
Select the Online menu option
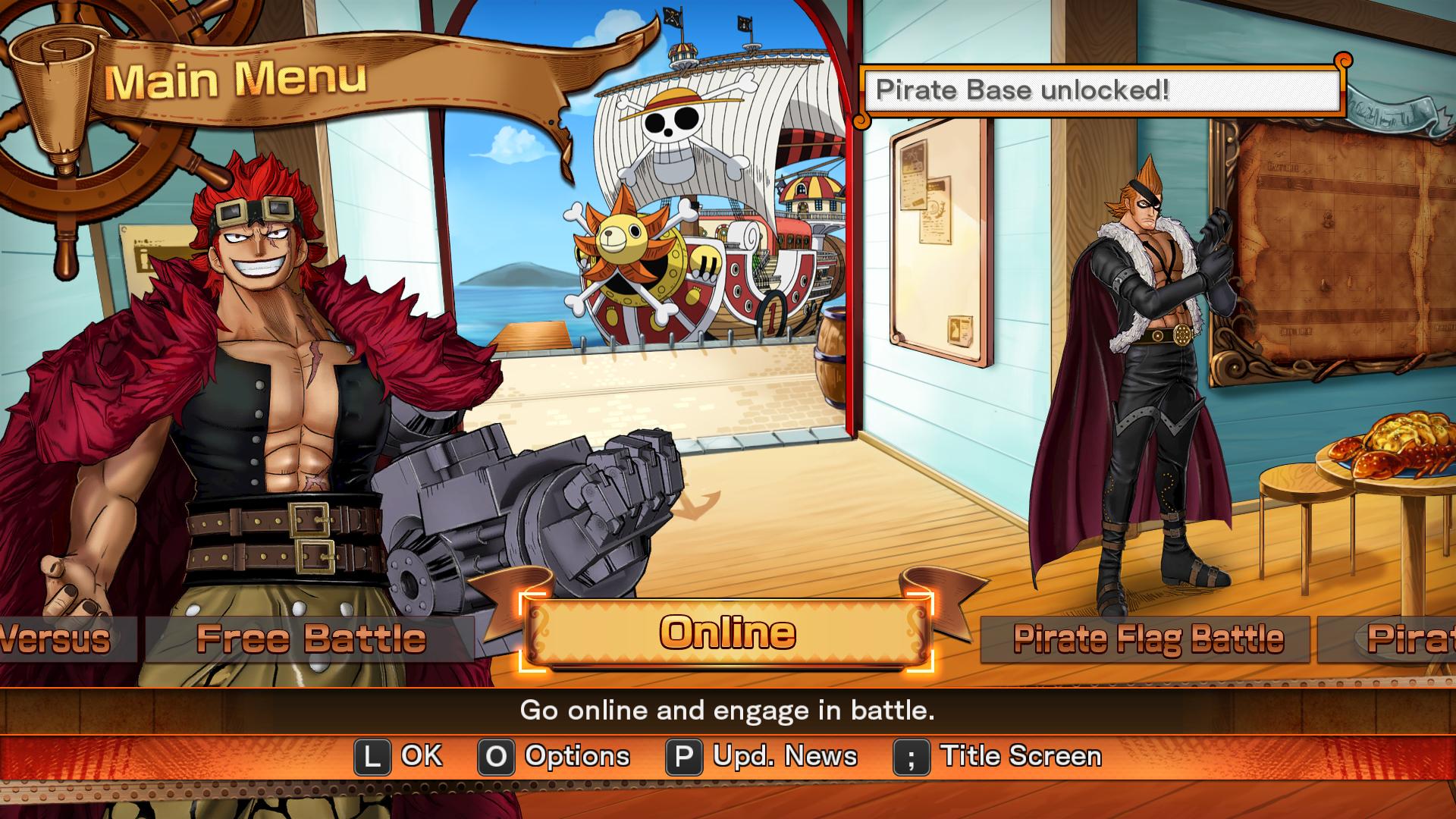pos(726,633)
